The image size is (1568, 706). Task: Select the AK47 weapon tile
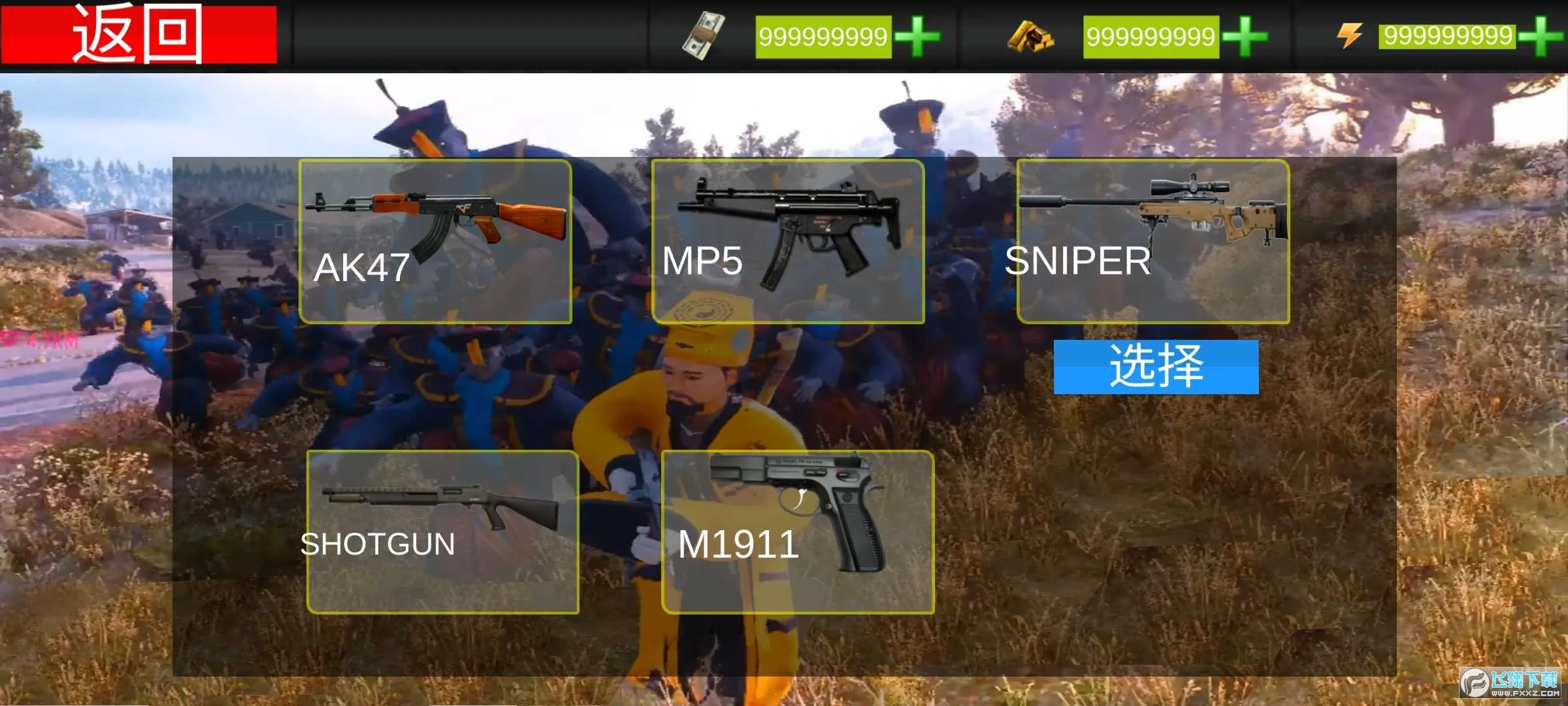[435, 241]
